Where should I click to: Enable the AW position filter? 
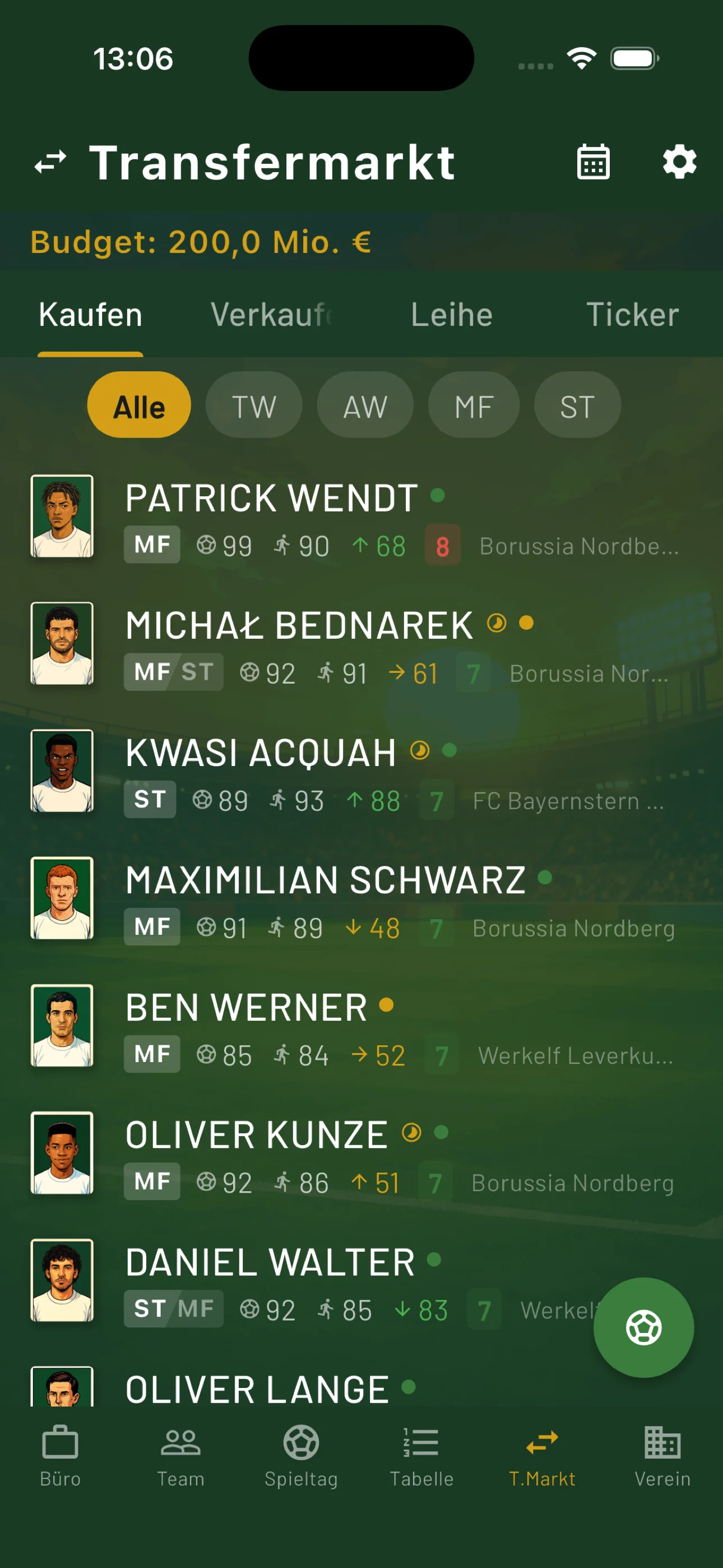coord(365,405)
